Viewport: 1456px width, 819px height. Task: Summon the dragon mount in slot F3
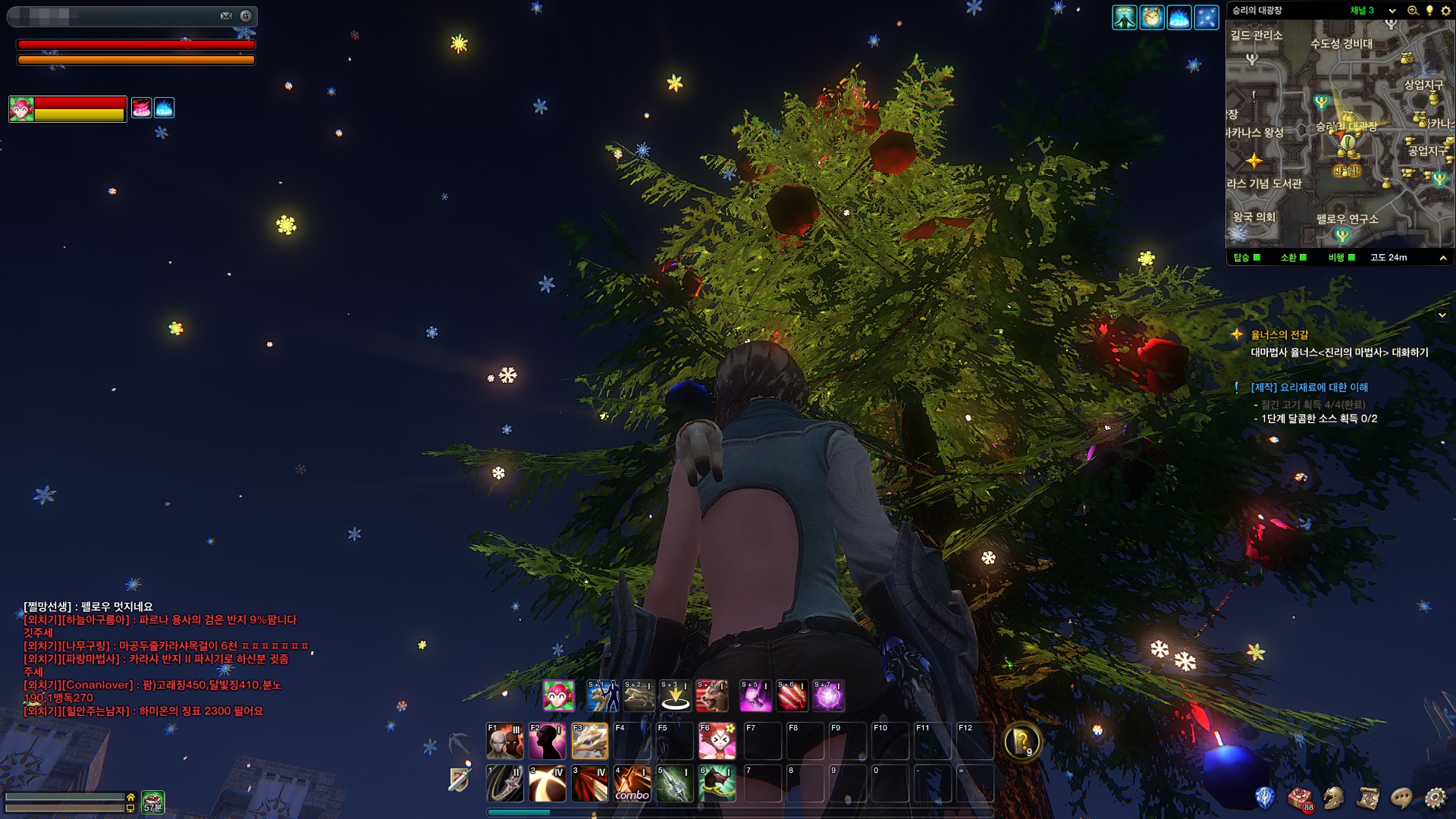click(x=589, y=741)
